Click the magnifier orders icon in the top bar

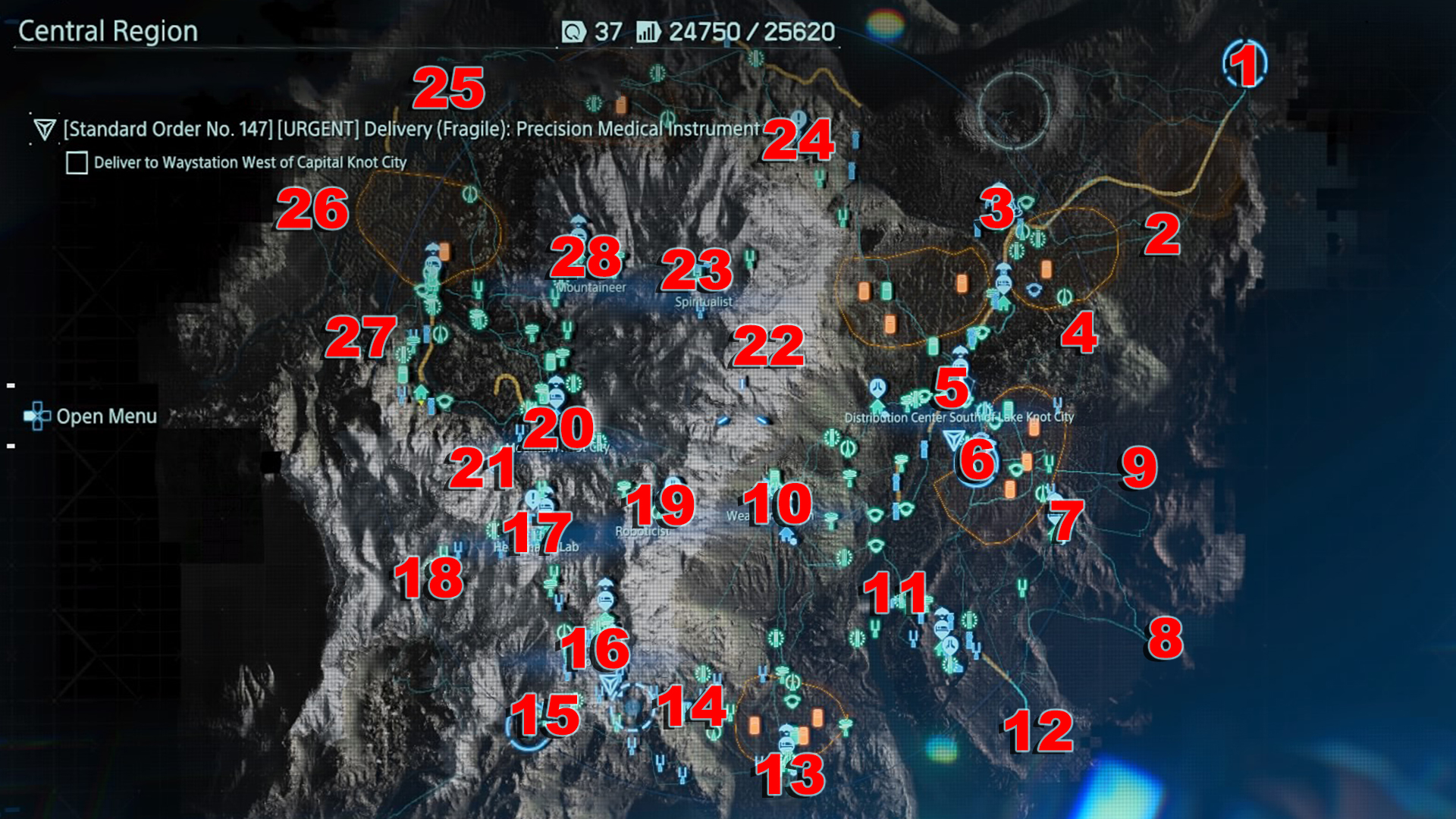tap(574, 33)
